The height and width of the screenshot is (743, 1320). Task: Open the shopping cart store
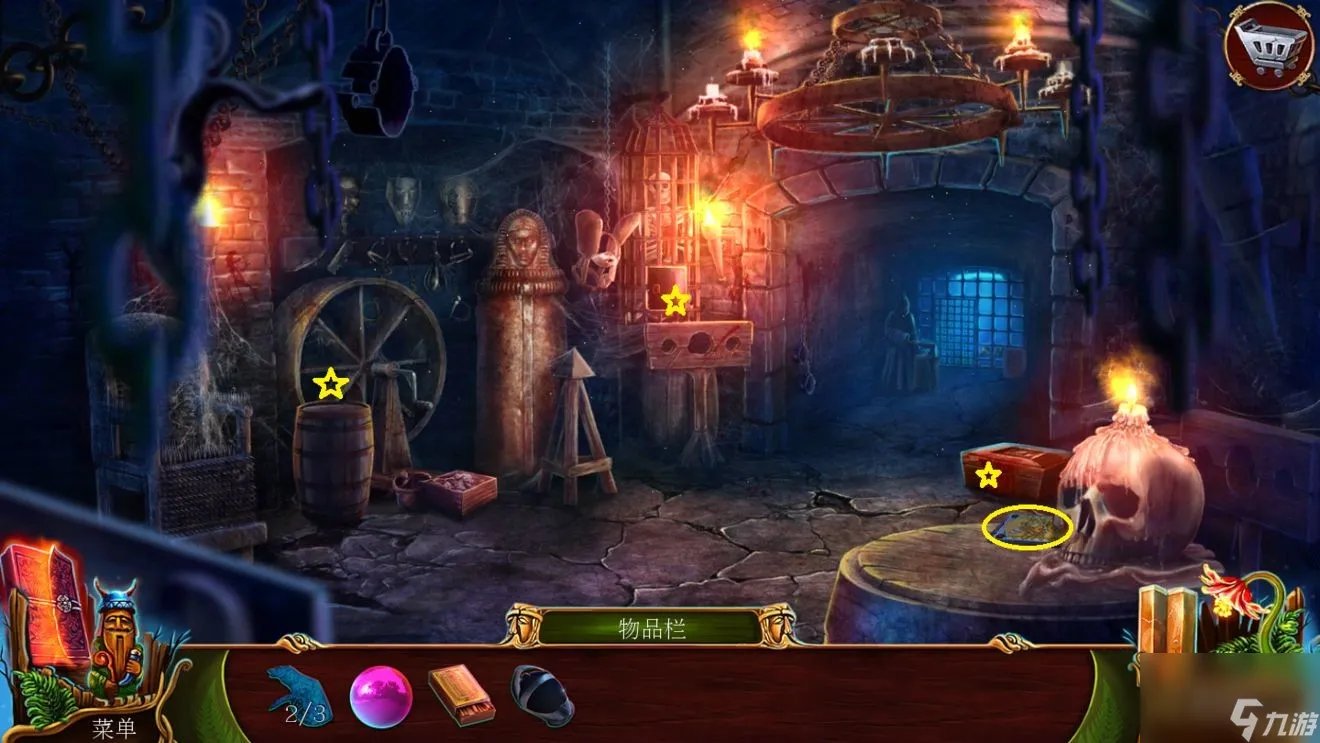[x=1269, y=45]
